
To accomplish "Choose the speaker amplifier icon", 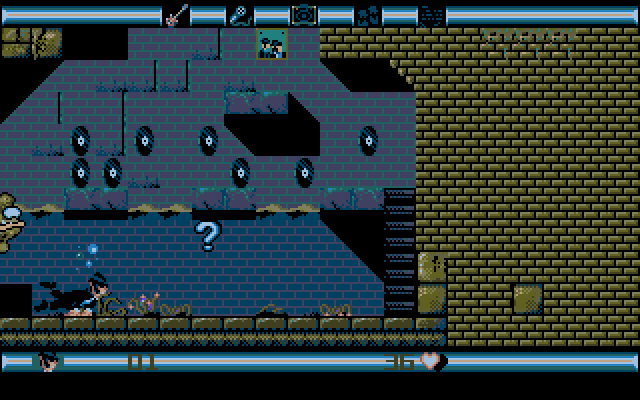I will point(303,15).
